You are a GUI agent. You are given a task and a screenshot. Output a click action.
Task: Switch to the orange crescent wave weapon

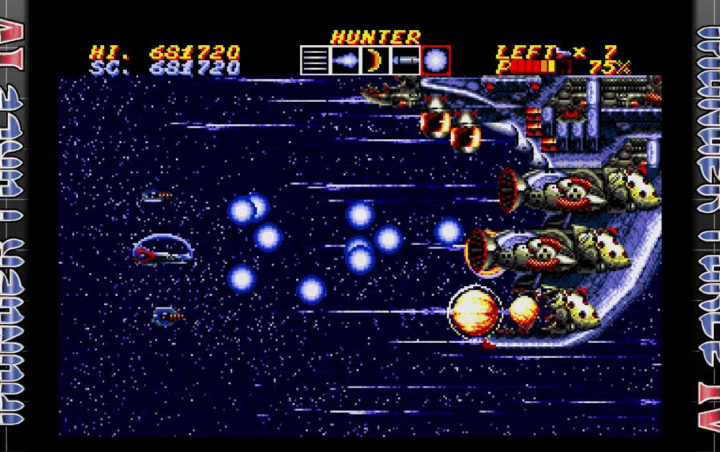pyautogui.click(x=375, y=61)
